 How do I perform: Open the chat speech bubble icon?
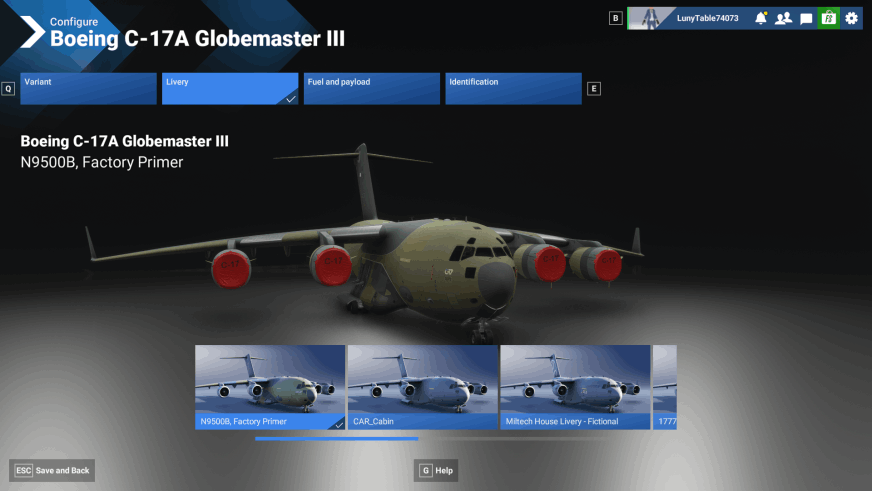click(x=806, y=18)
